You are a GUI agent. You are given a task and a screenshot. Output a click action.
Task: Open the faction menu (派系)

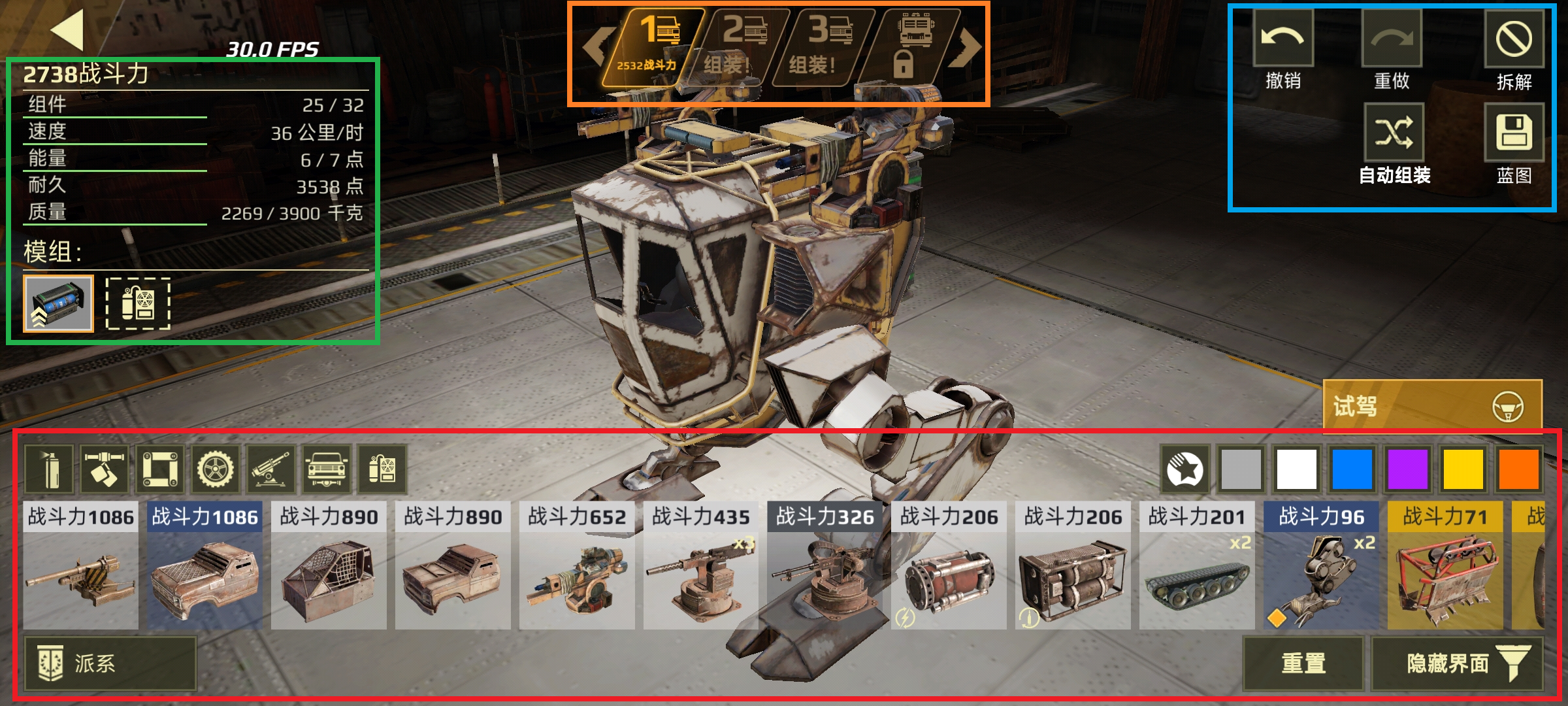click(x=110, y=664)
